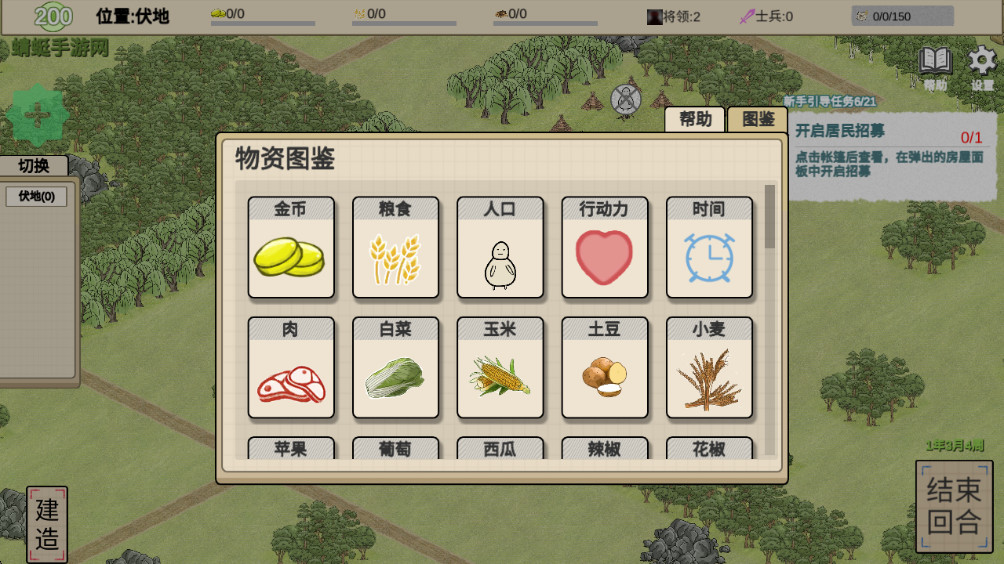Select the 时间 alarm clock card
Image resolution: width=1004 pixels, height=564 pixels.
[x=709, y=247]
